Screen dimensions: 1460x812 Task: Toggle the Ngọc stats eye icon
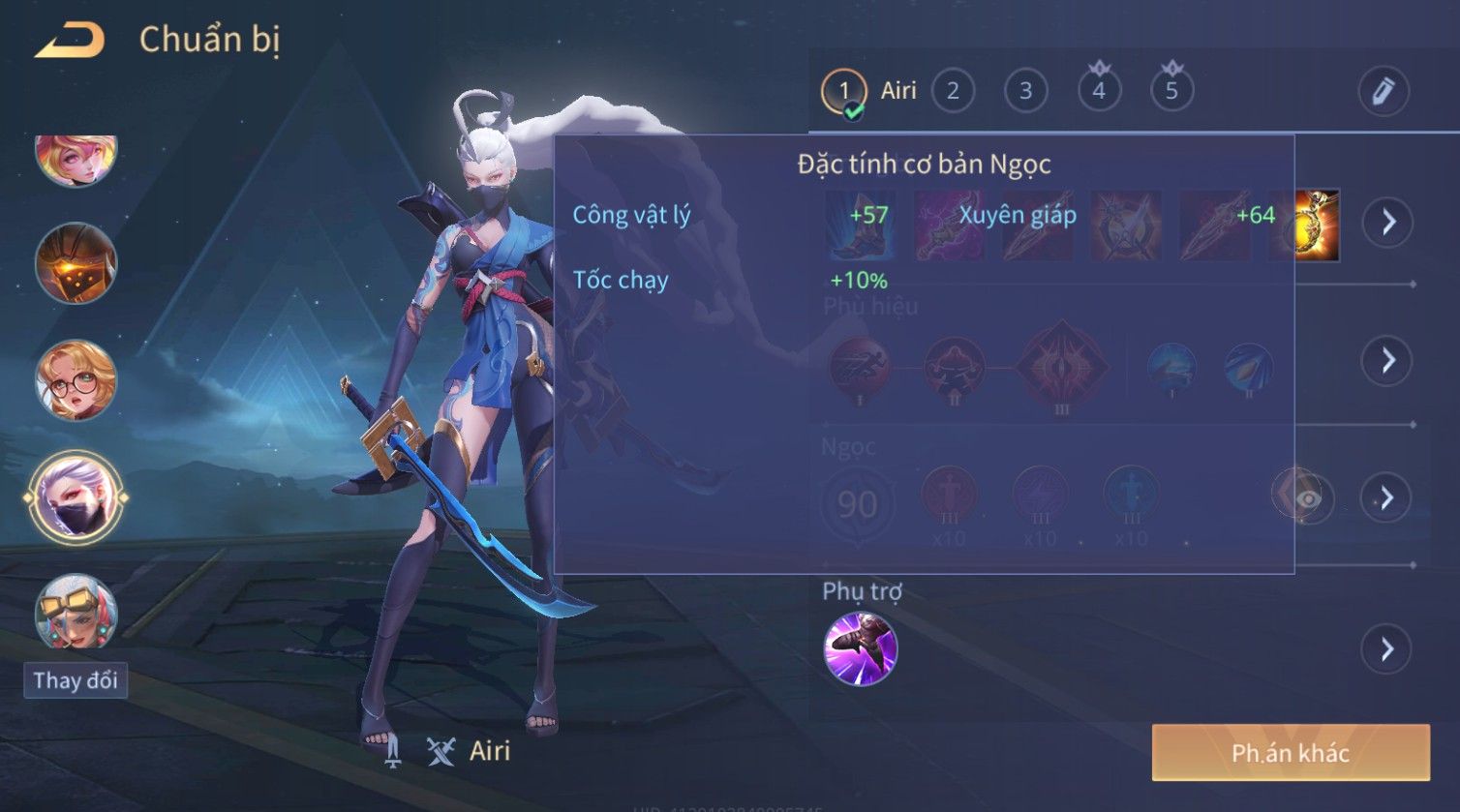coord(1307,498)
